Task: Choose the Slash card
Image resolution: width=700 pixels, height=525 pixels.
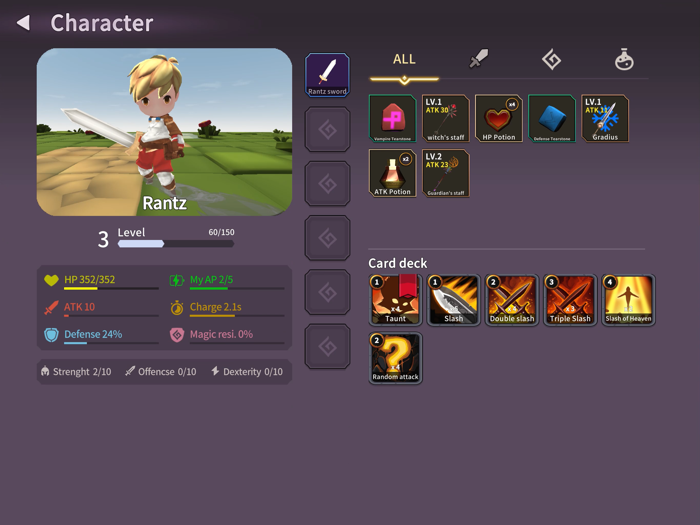Action: point(454,300)
